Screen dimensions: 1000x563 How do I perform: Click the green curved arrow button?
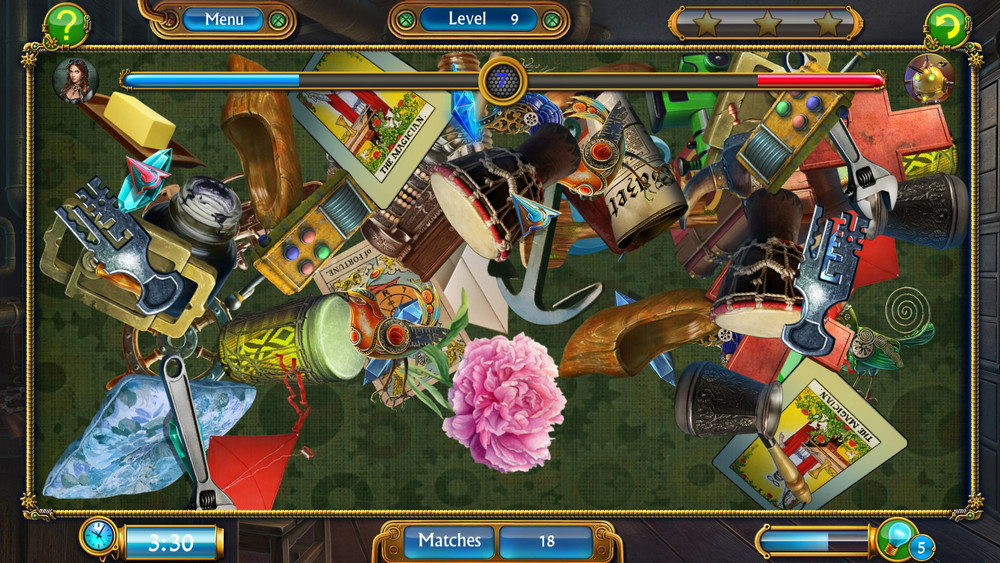pos(945,26)
